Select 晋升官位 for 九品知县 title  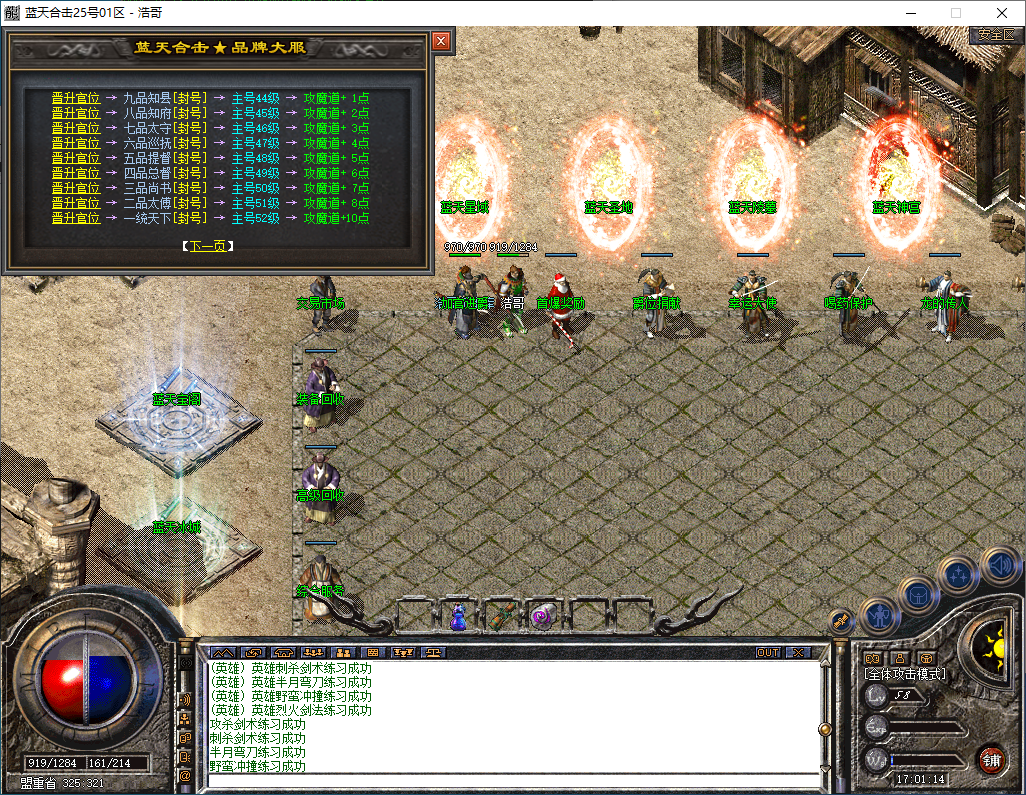76,98
